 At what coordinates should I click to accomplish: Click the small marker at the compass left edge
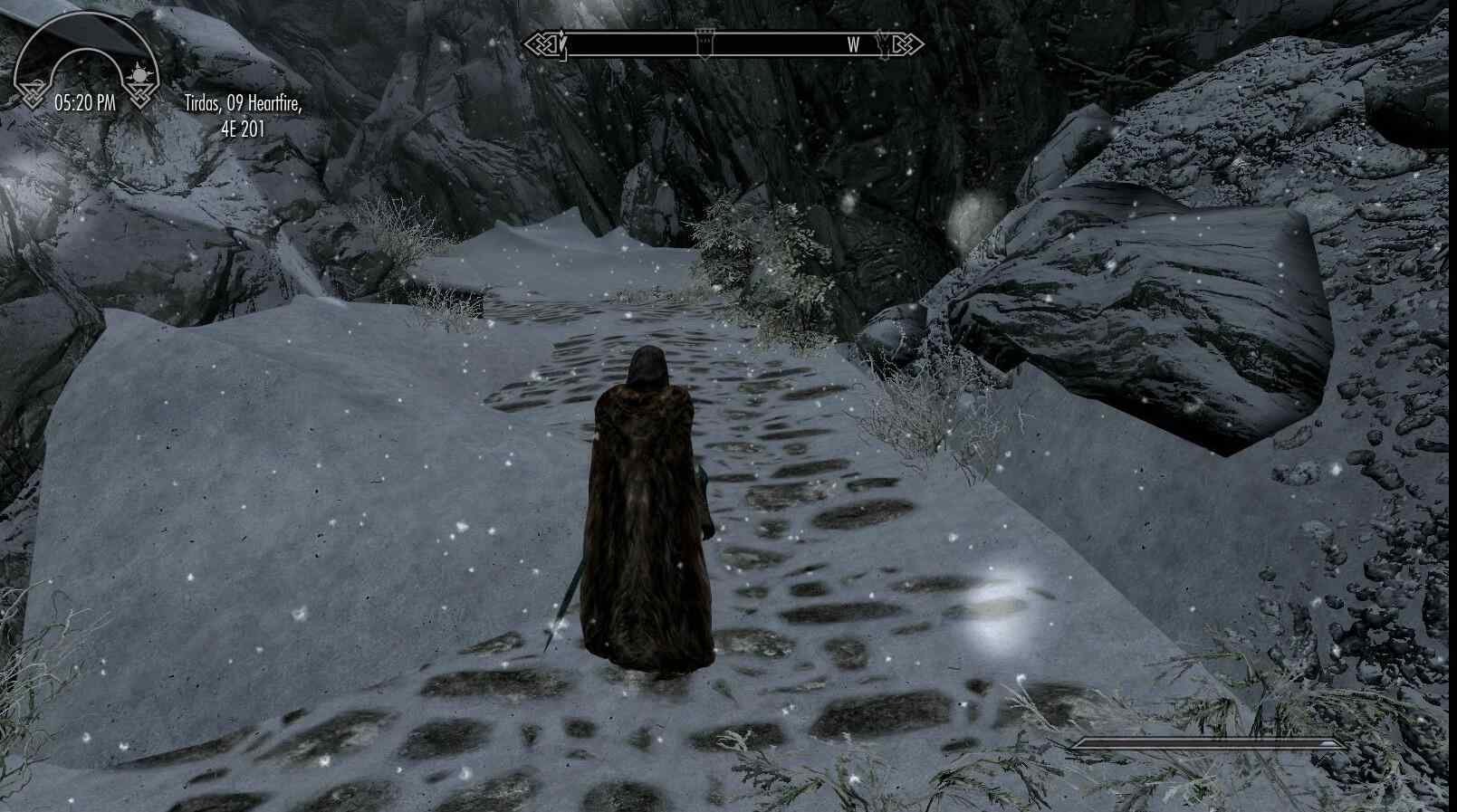point(563,43)
